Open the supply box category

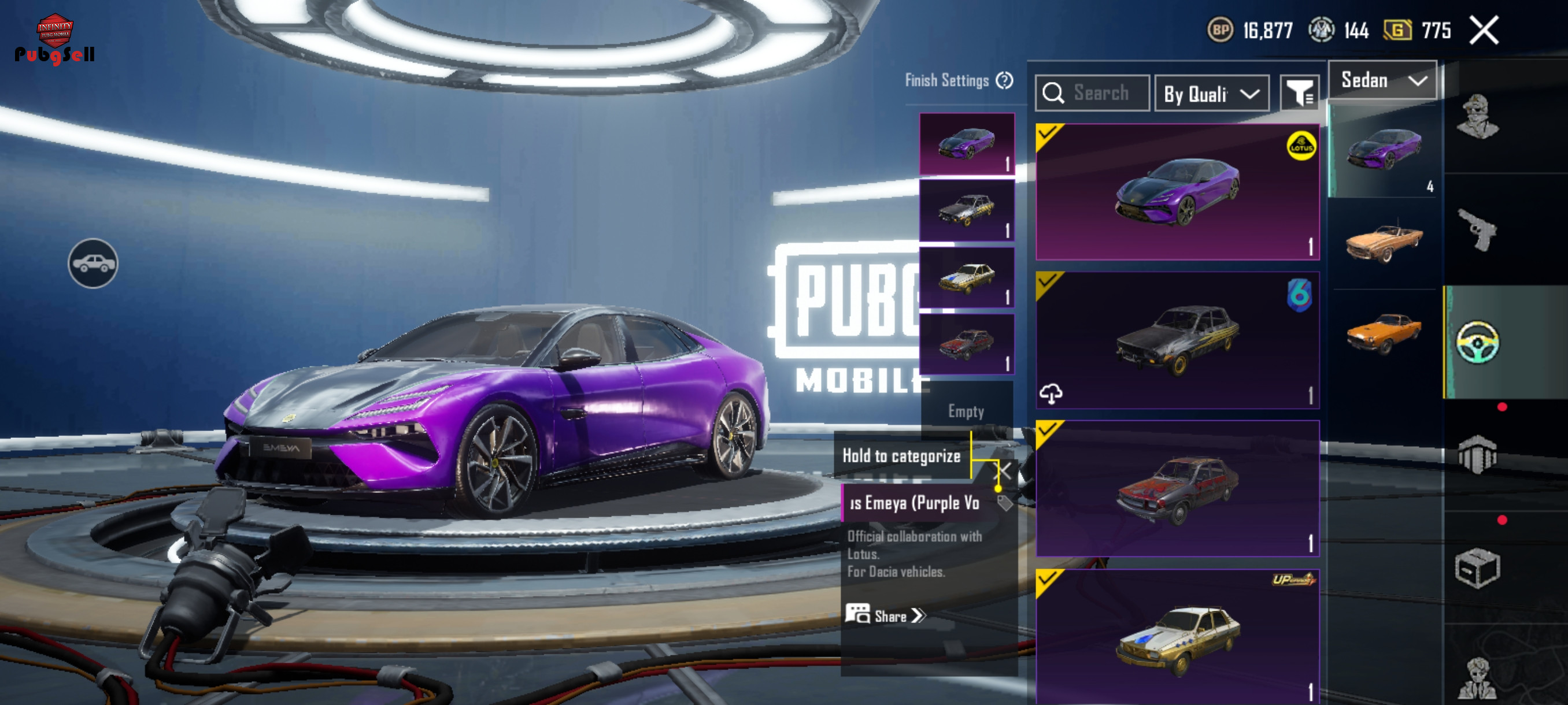pos(1477,568)
